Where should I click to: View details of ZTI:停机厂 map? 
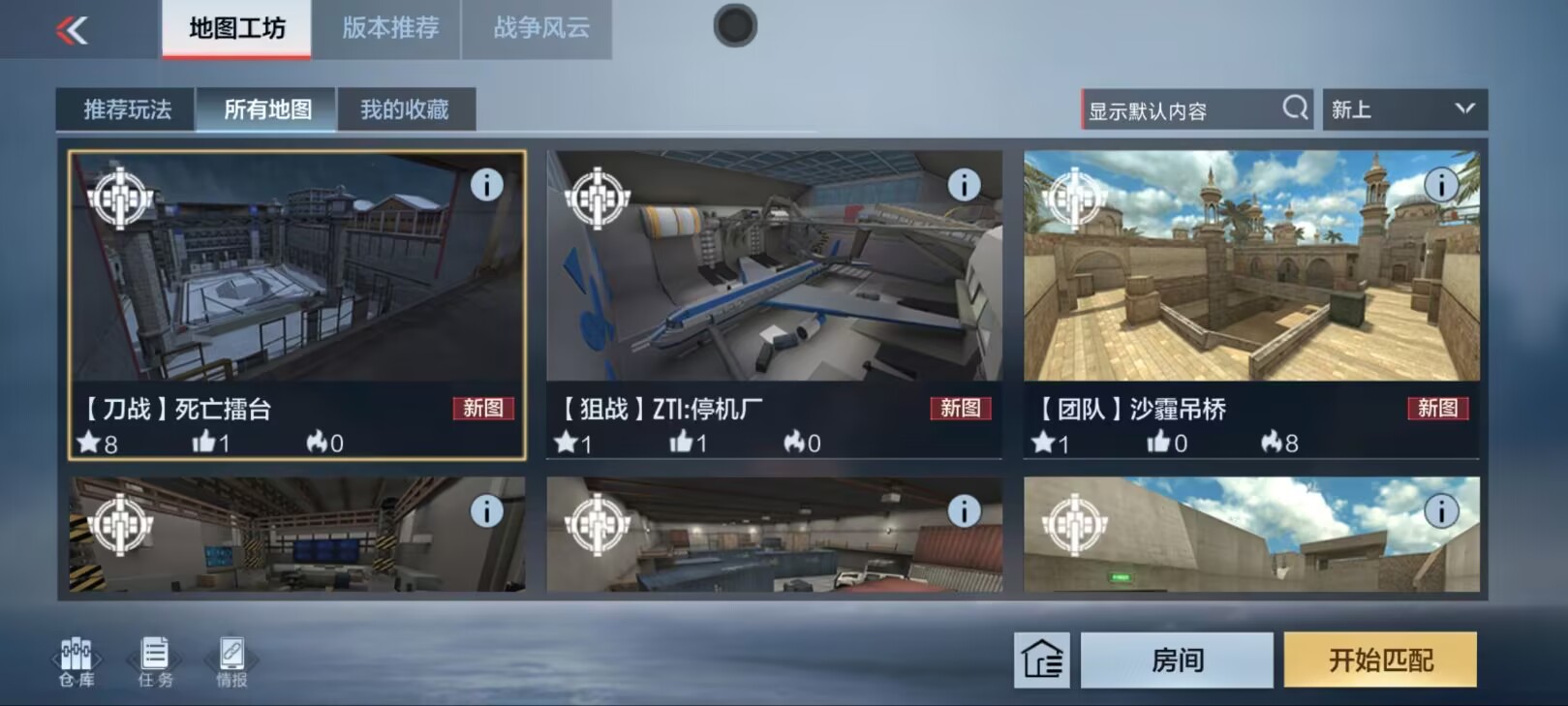(x=963, y=185)
